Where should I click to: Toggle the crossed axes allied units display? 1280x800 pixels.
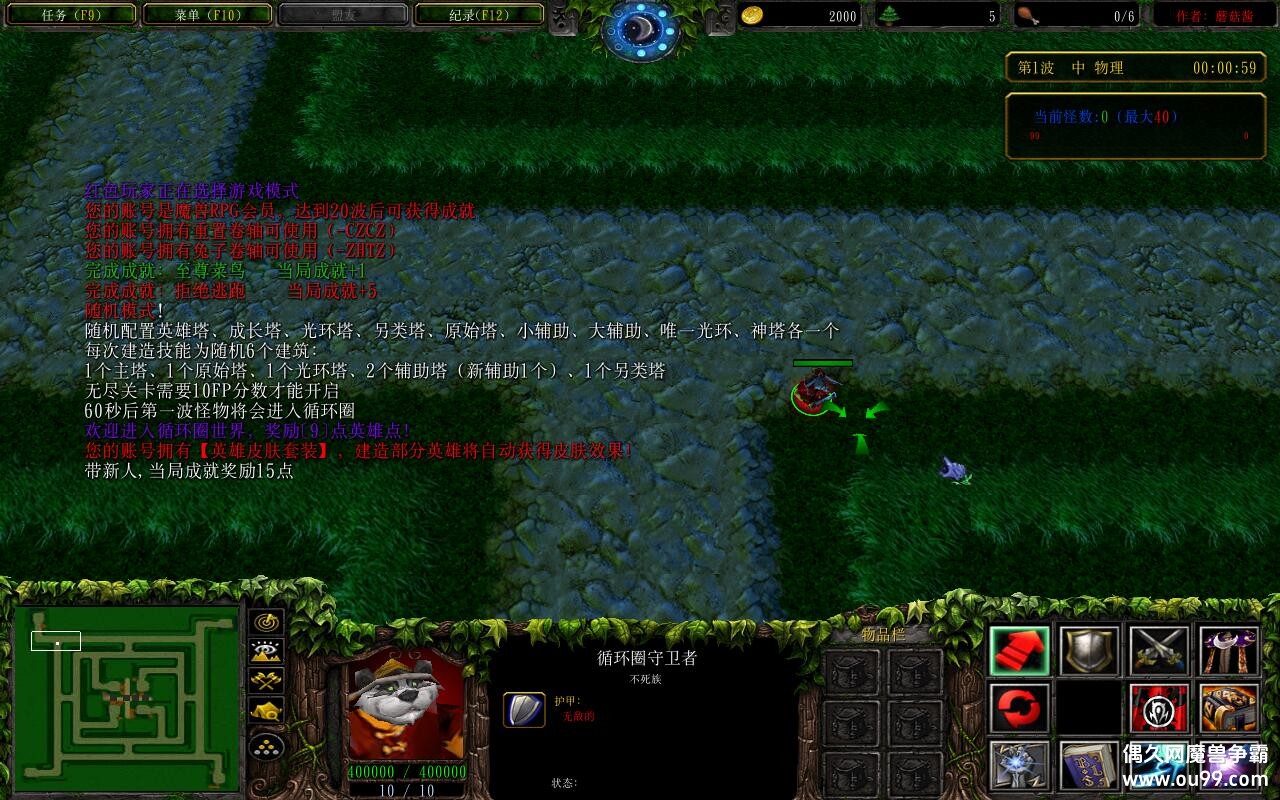(265, 681)
